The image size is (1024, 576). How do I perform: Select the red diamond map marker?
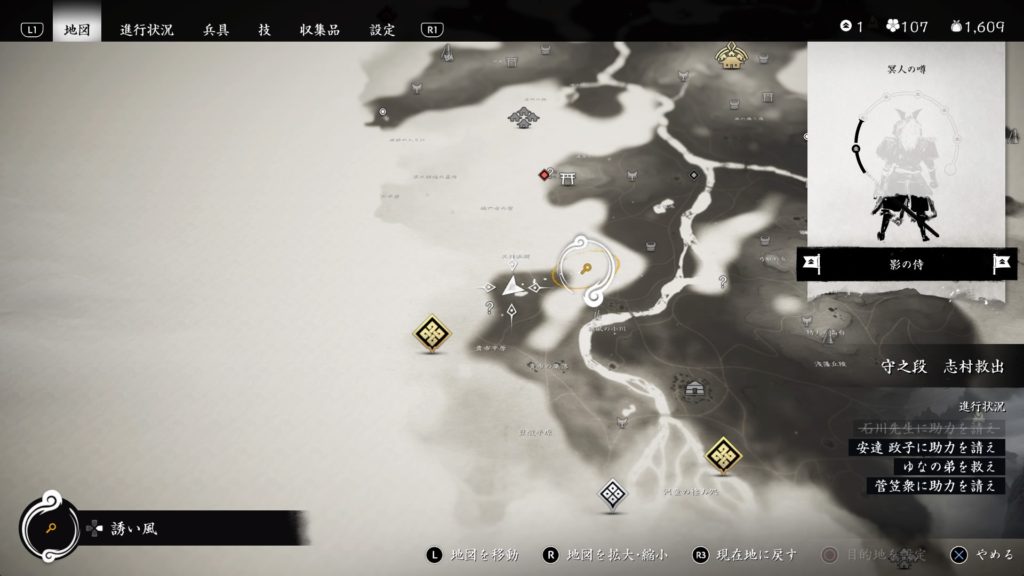[x=544, y=175]
